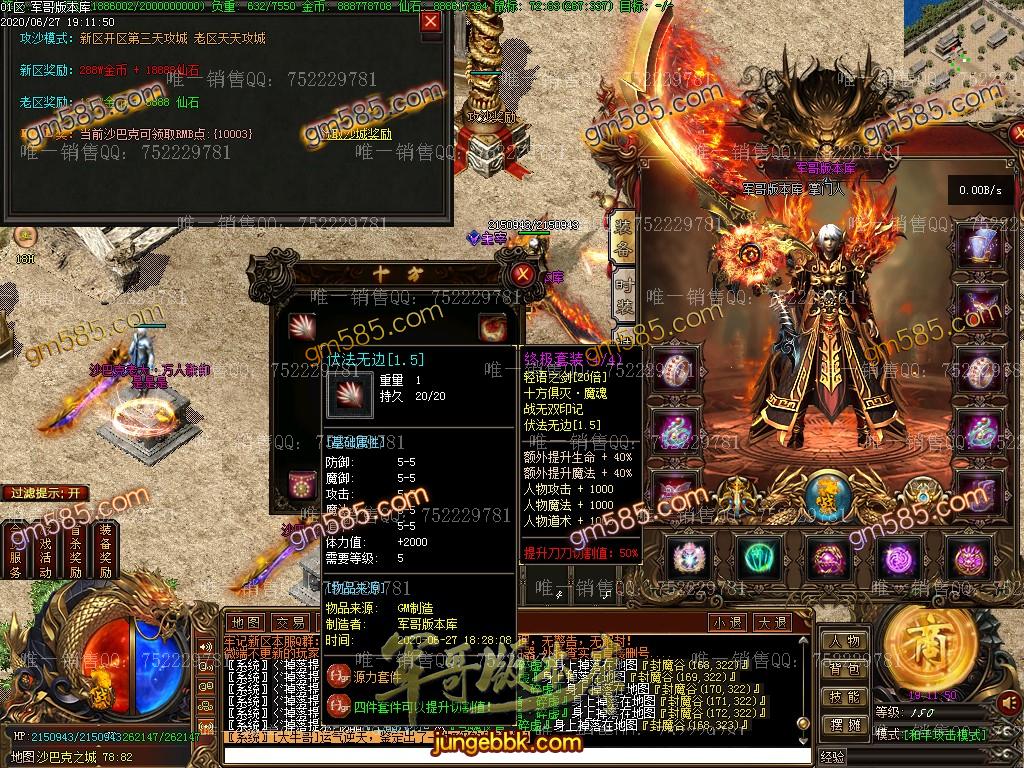Switch to the 时装 costume tab

[x=622, y=295]
